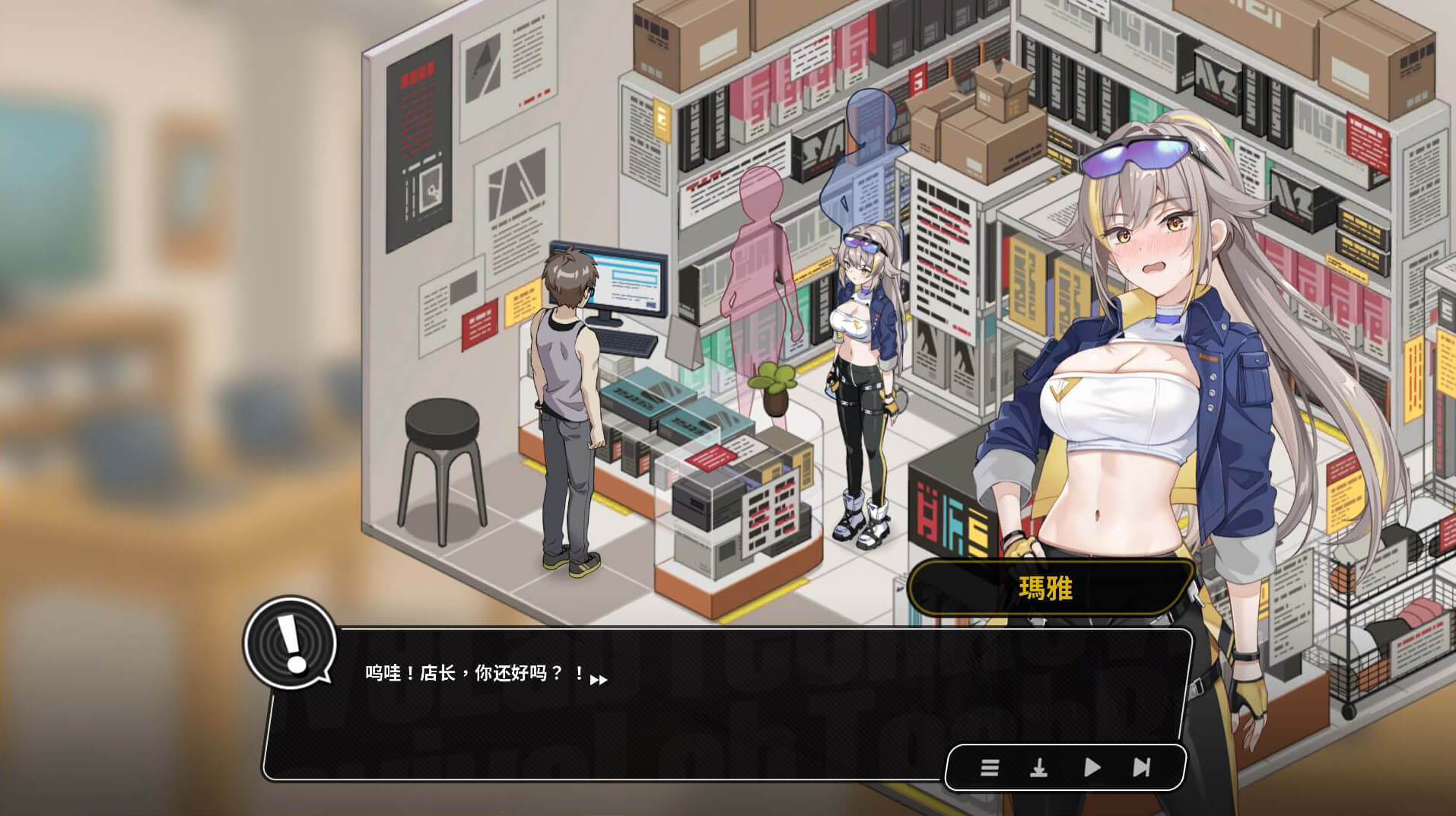Viewport: 1456px width, 816px height.
Task: Click the downward arrow hide-dialogue icon
Action: point(1038,767)
